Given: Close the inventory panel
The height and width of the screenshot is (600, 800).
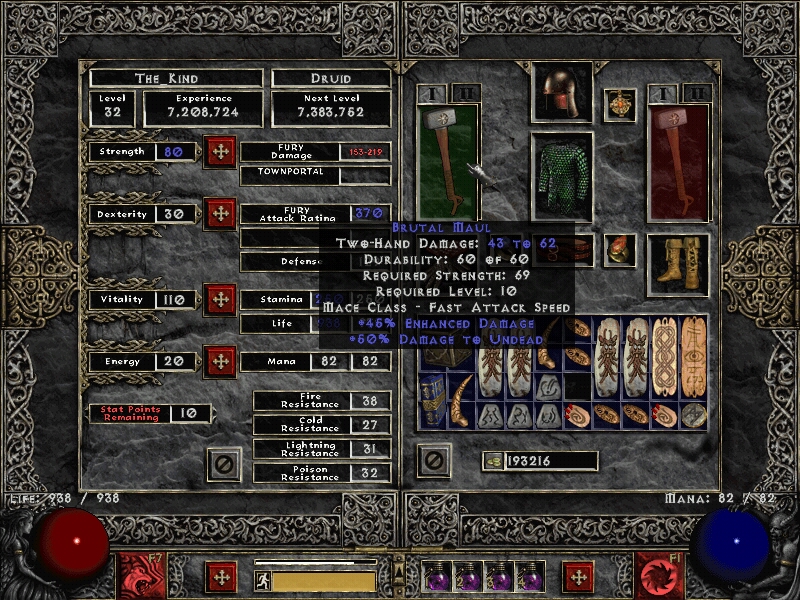Looking at the screenshot, I should (434, 461).
